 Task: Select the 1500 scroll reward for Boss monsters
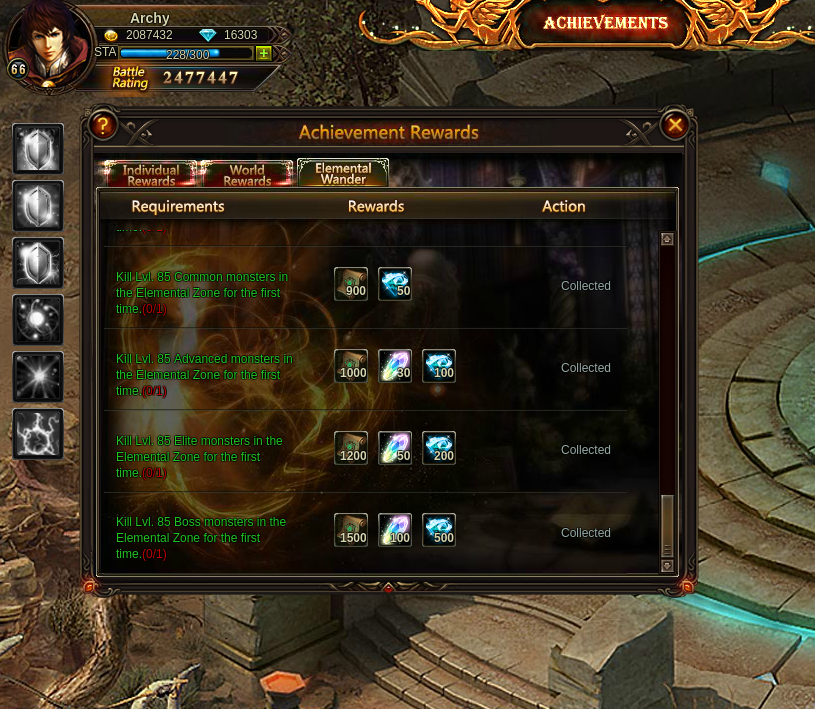[x=351, y=530]
